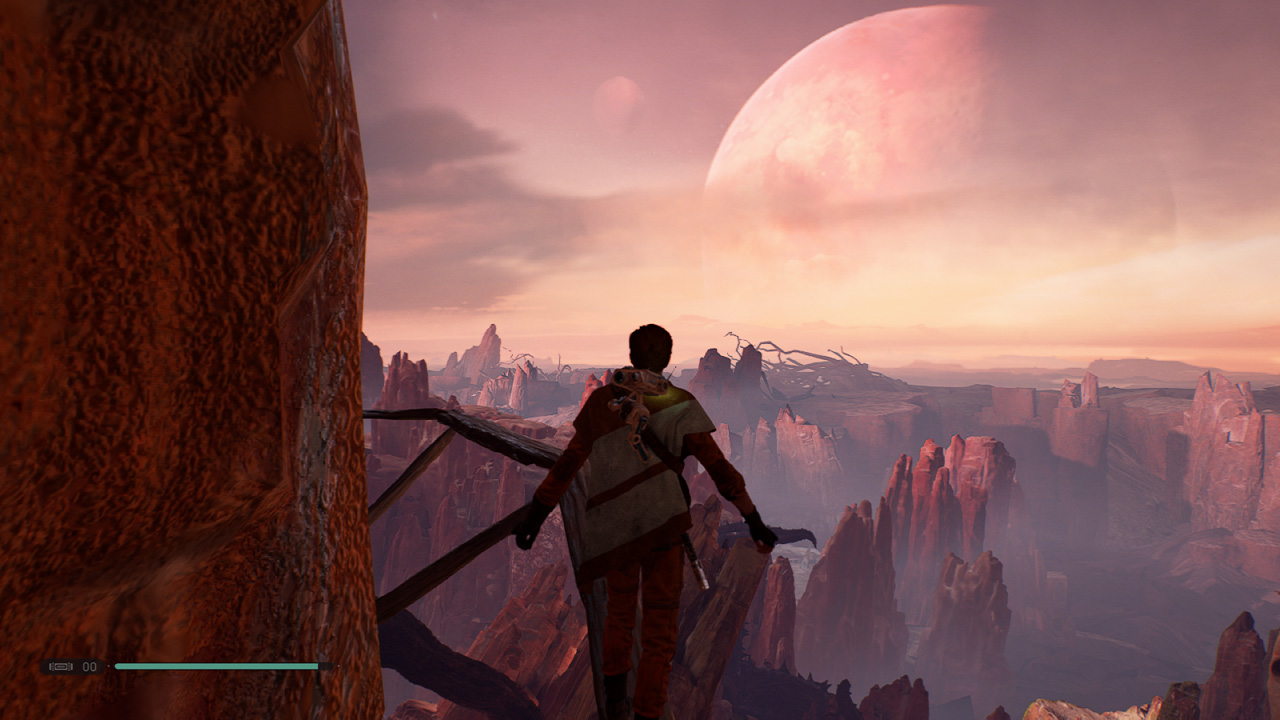Image resolution: width=1280 pixels, height=720 pixels.
Task: Select the stim canister icon
Action: pyautogui.click(x=60, y=666)
